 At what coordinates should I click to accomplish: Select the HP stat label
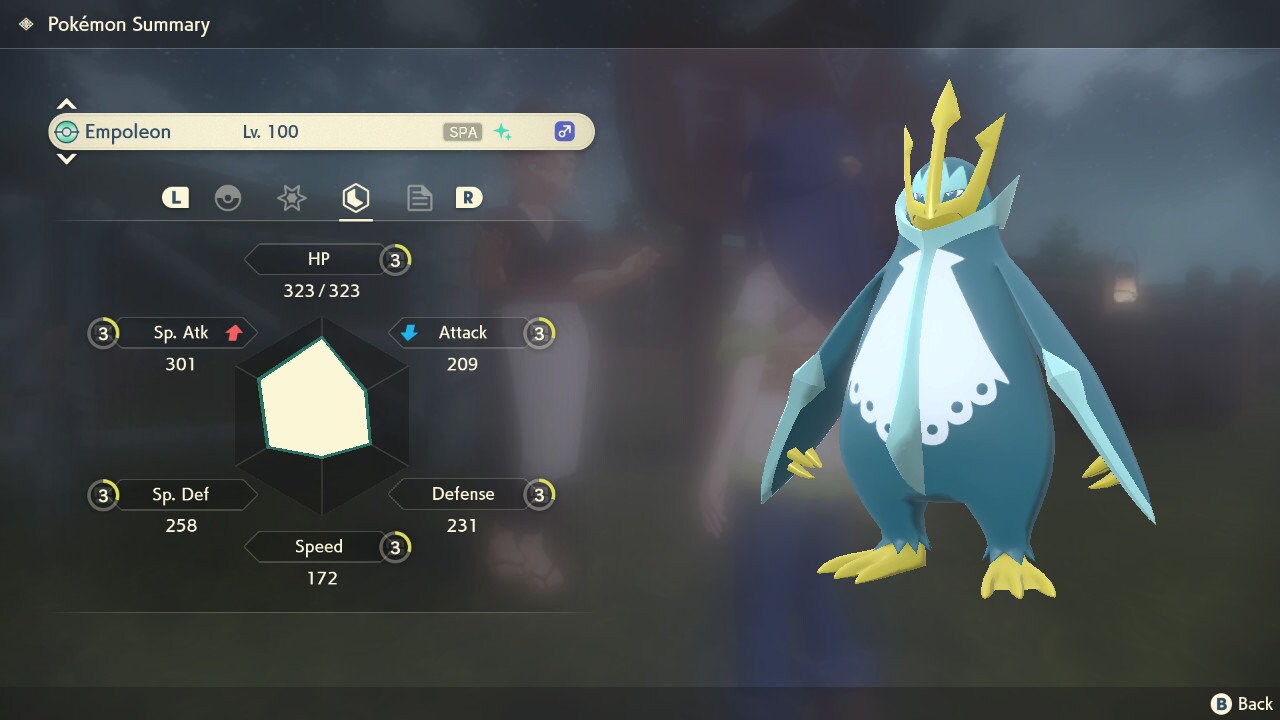pyautogui.click(x=318, y=260)
